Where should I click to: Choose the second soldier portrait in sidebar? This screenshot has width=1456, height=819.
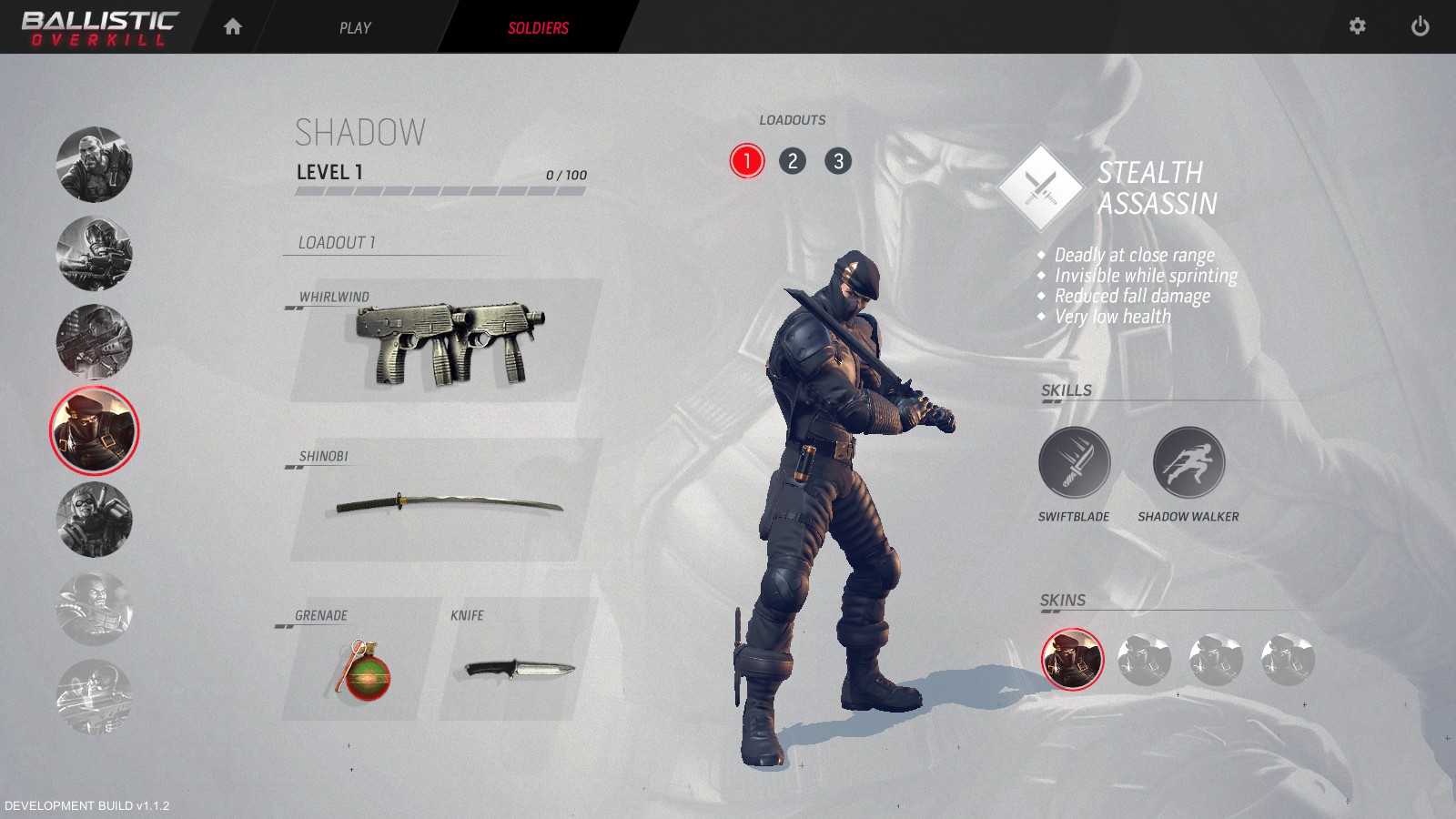click(95, 256)
